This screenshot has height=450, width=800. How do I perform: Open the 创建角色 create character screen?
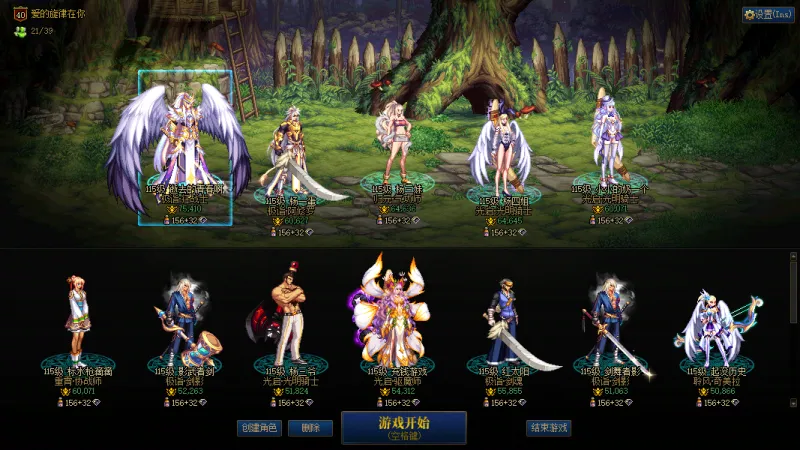[x=258, y=428]
